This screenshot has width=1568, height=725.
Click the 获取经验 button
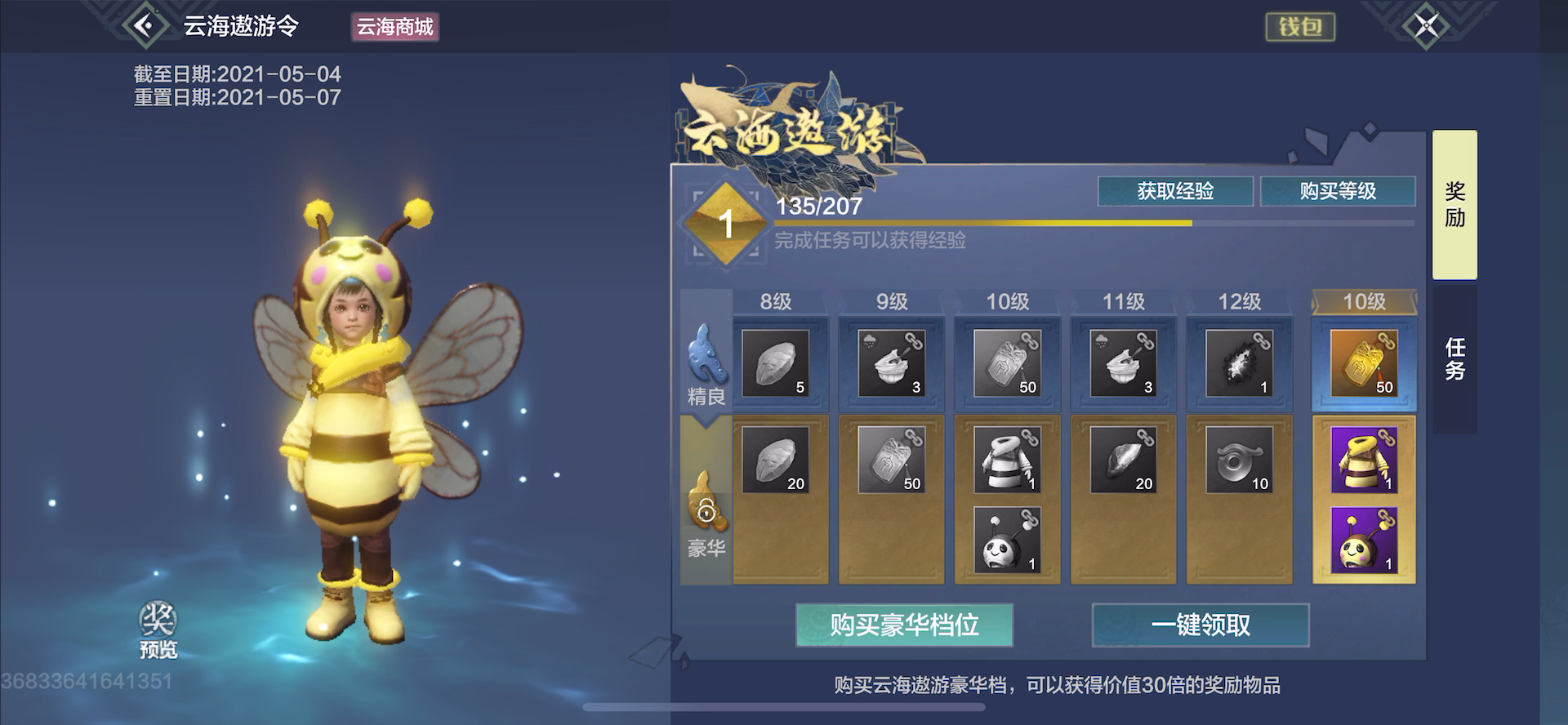1175,191
